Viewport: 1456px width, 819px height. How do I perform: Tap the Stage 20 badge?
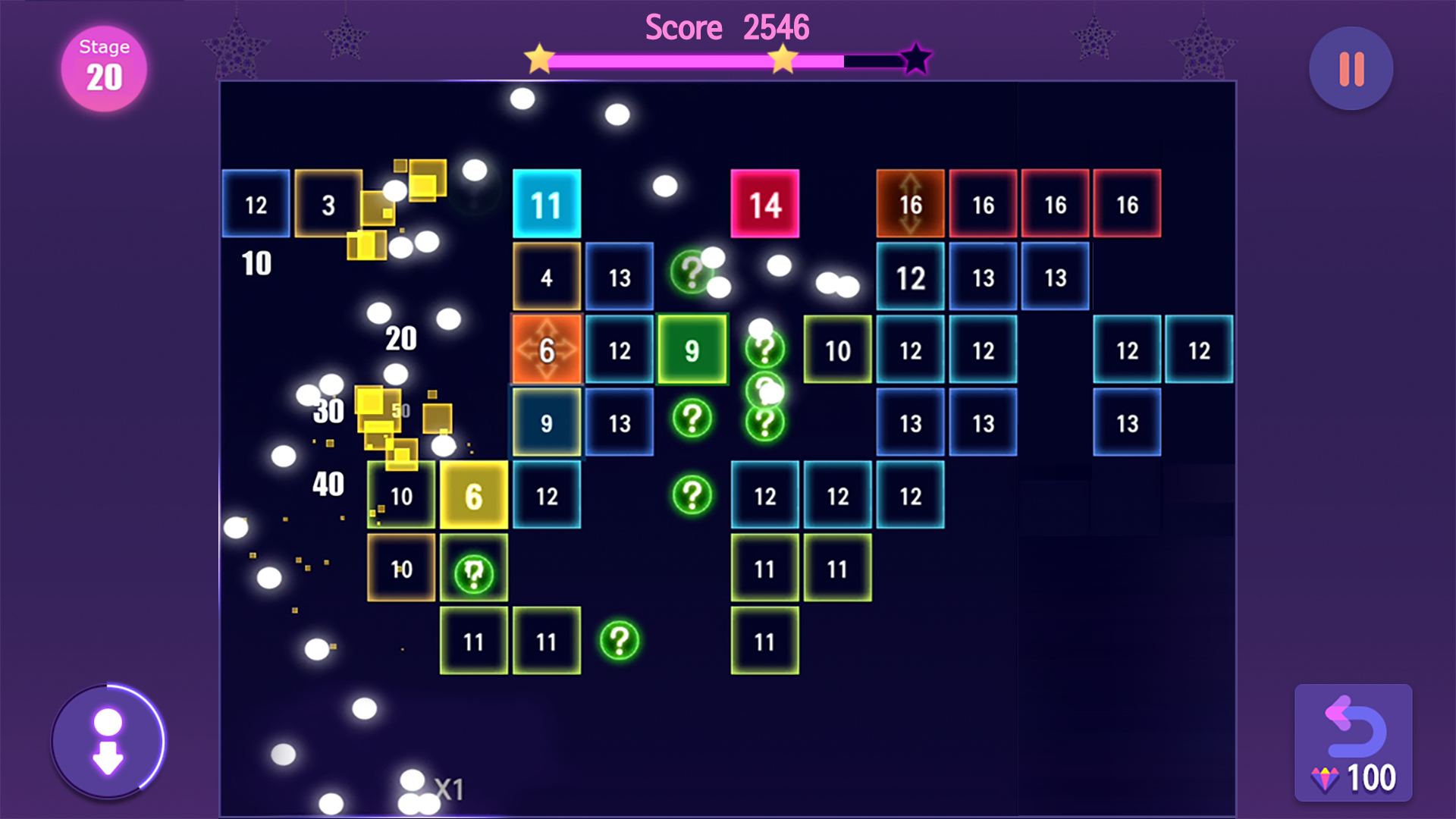pyautogui.click(x=104, y=67)
